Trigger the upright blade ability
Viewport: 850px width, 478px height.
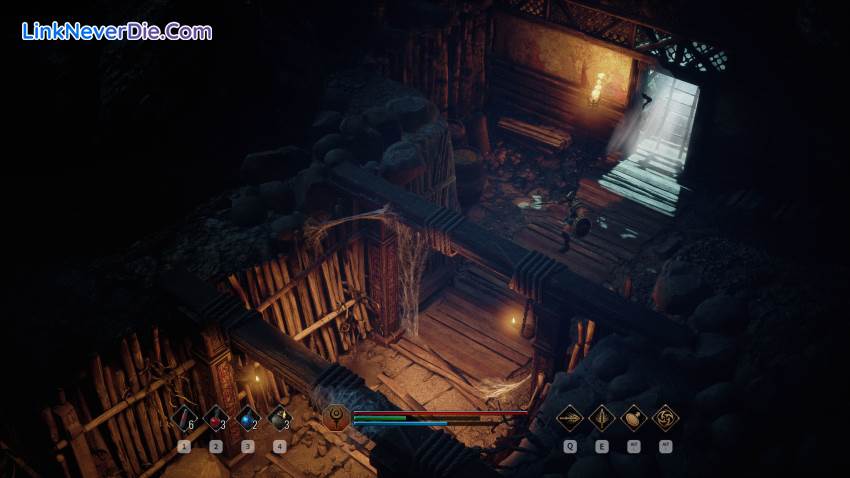601,417
